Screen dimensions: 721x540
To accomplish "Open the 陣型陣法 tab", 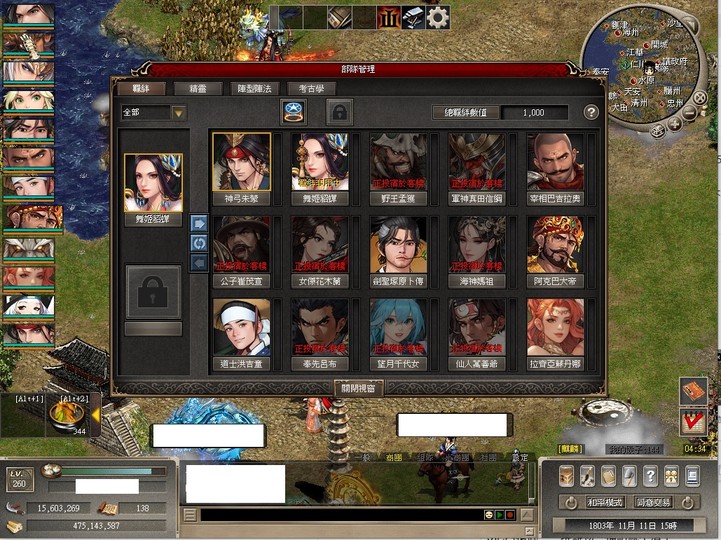I will coord(247,89).
